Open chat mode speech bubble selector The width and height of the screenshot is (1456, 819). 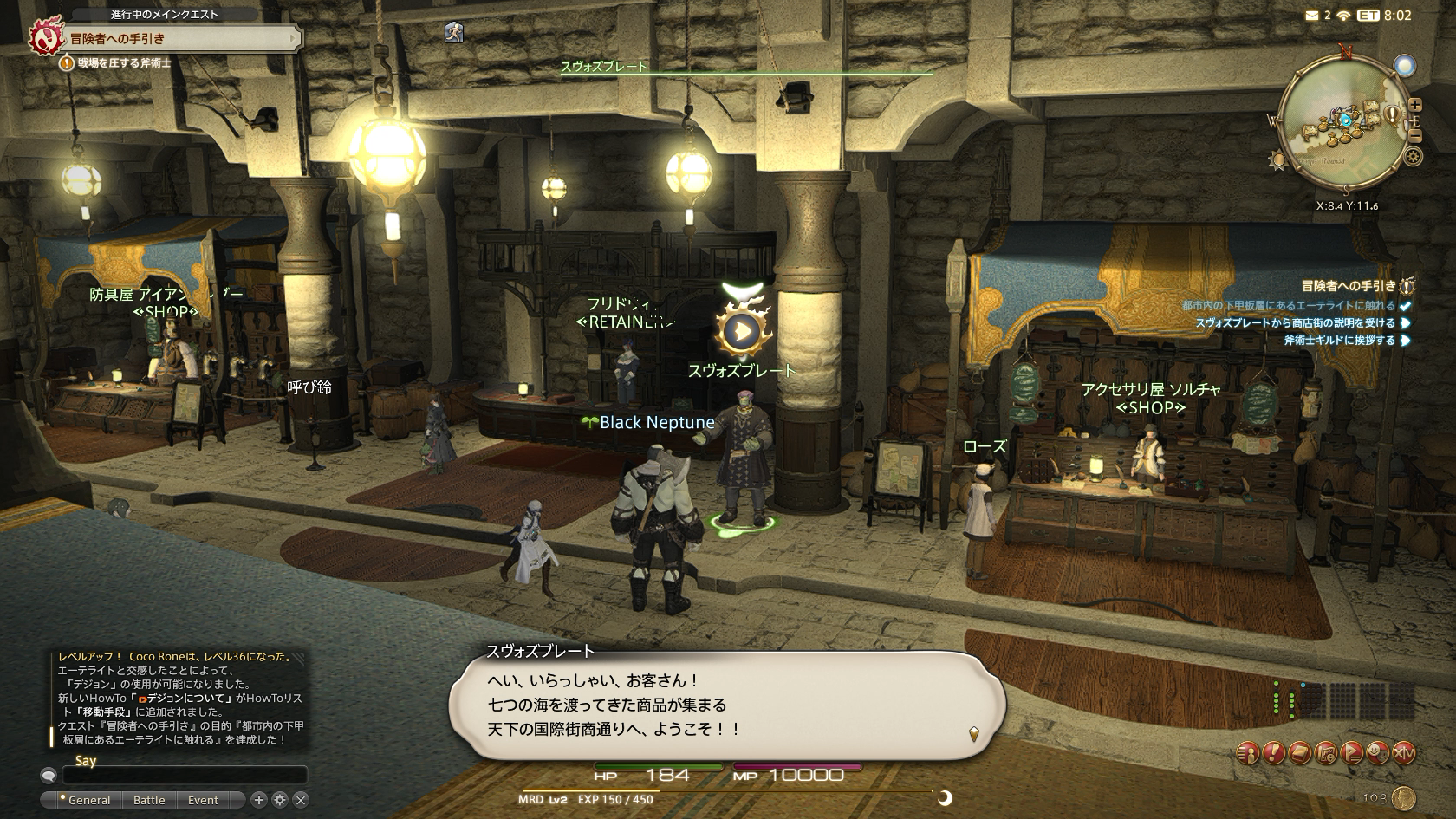49,775
